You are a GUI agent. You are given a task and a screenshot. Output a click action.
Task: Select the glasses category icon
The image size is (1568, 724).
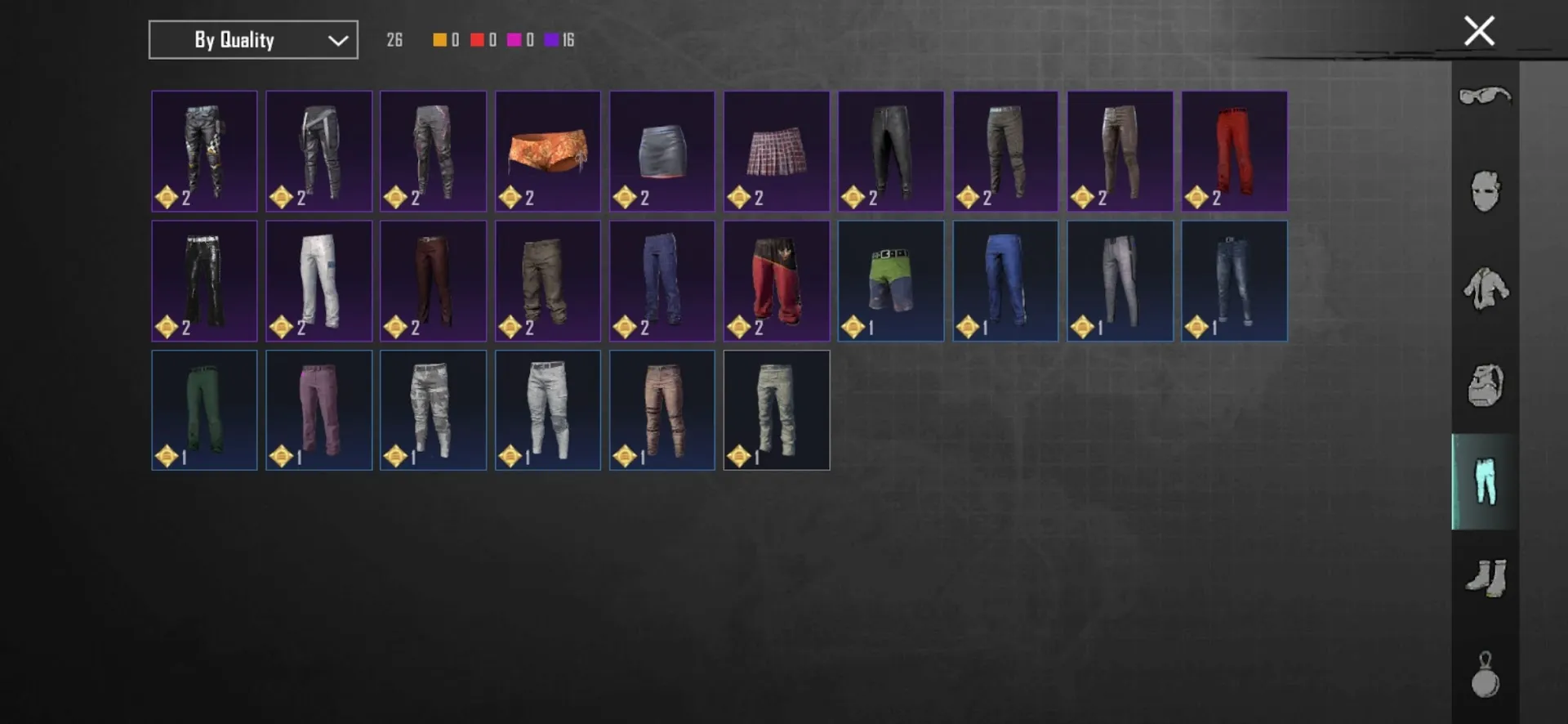[1484, 96]
